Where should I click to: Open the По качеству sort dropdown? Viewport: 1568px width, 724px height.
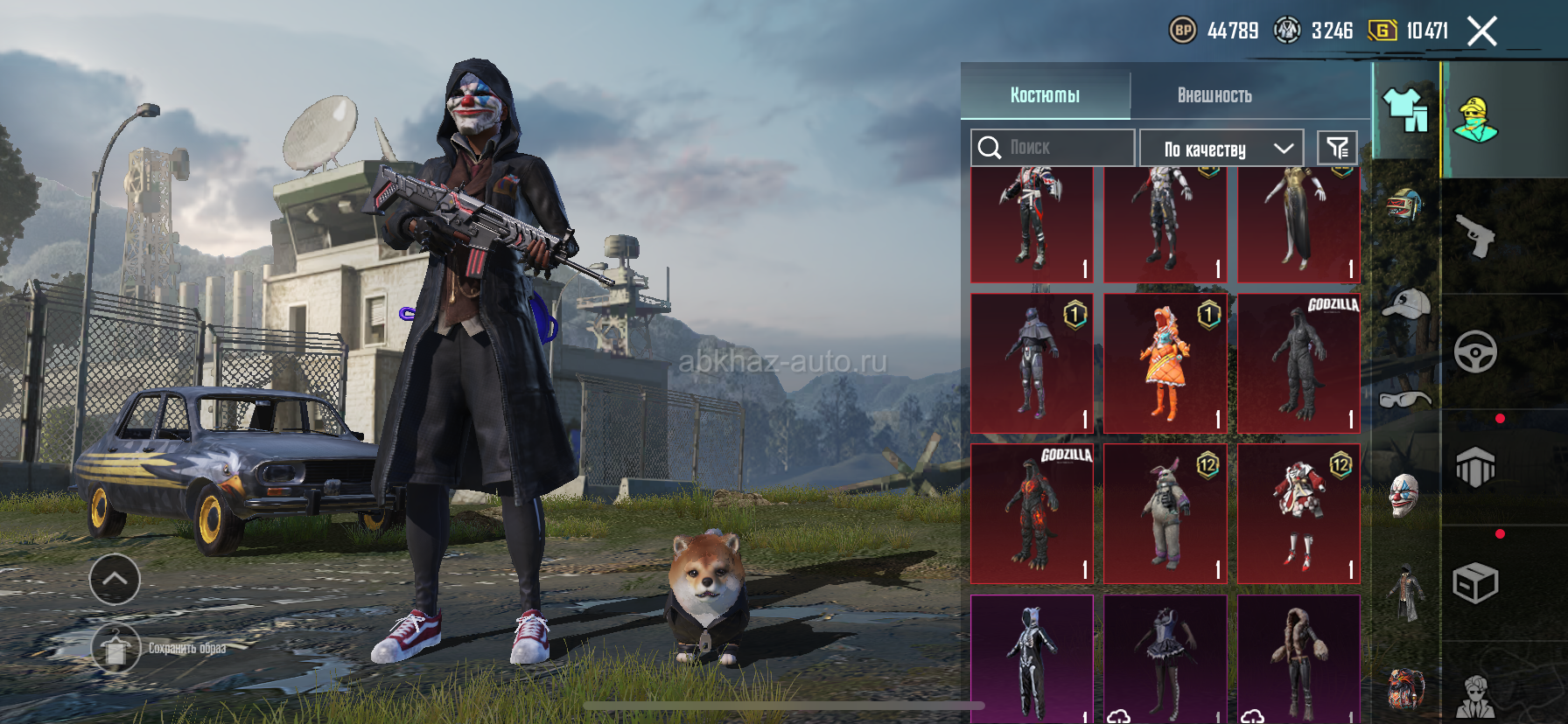[1221, 149]
